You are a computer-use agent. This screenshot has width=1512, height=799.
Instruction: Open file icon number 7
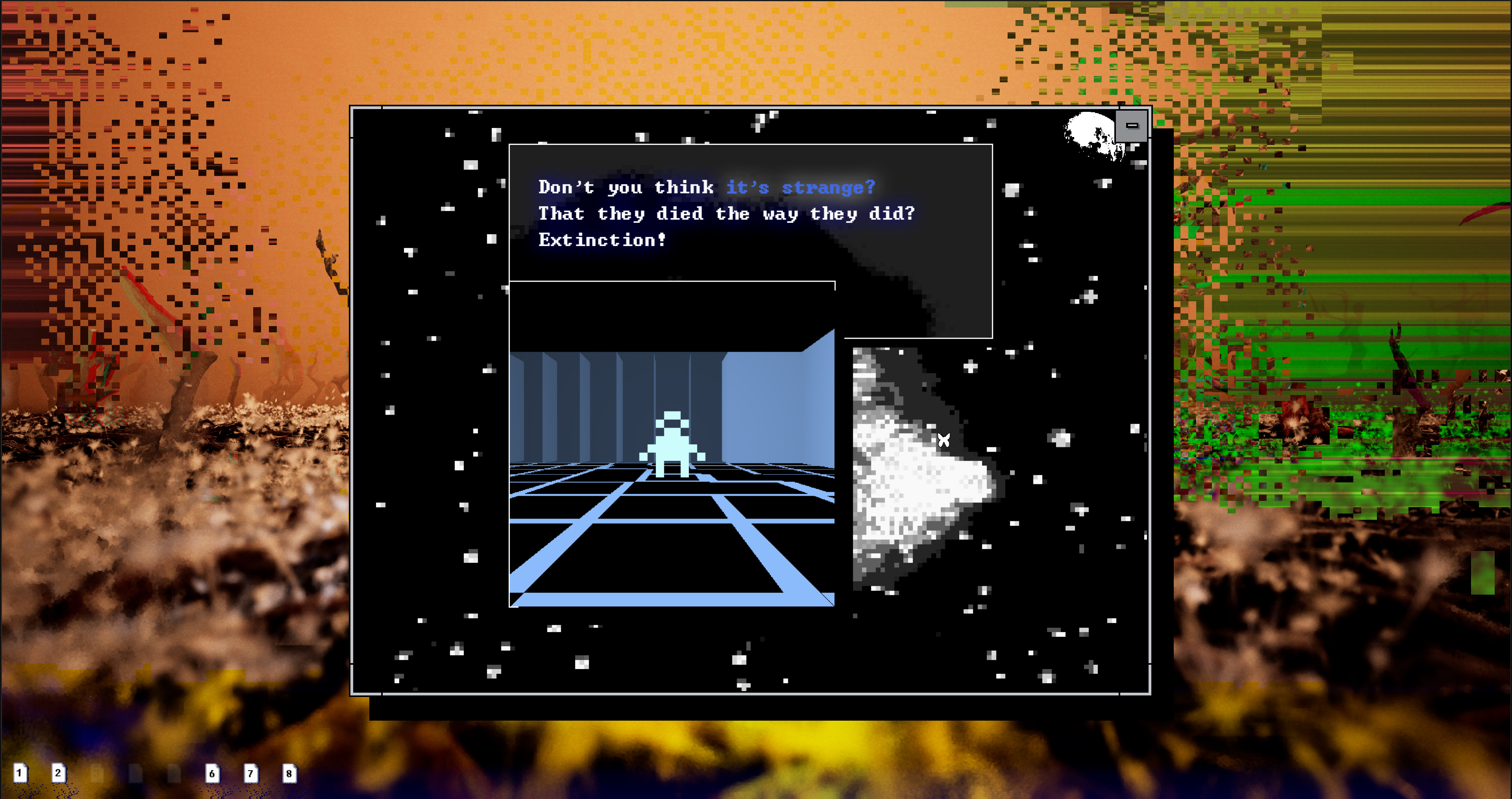click(251, 773)
